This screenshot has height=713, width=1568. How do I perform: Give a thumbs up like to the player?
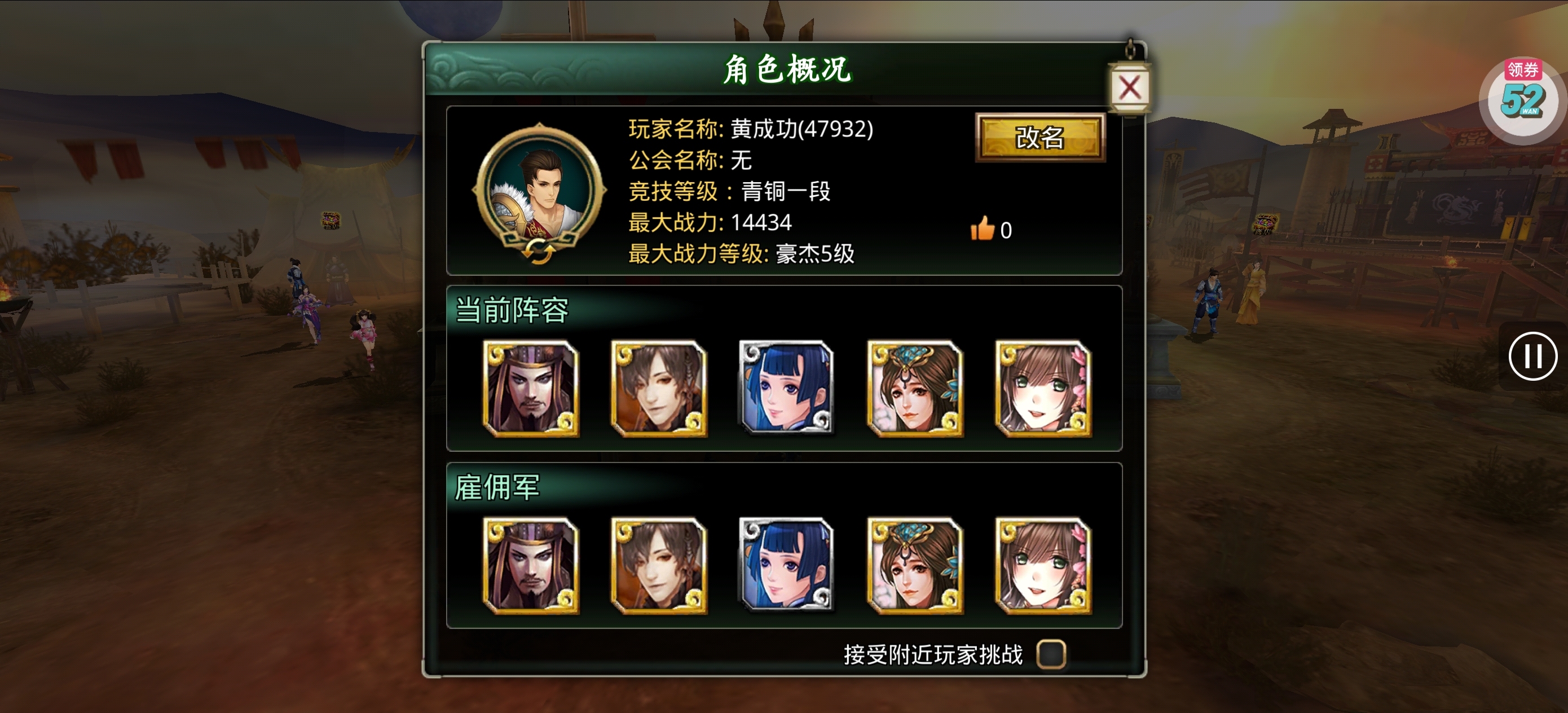(x=983, y=229)
